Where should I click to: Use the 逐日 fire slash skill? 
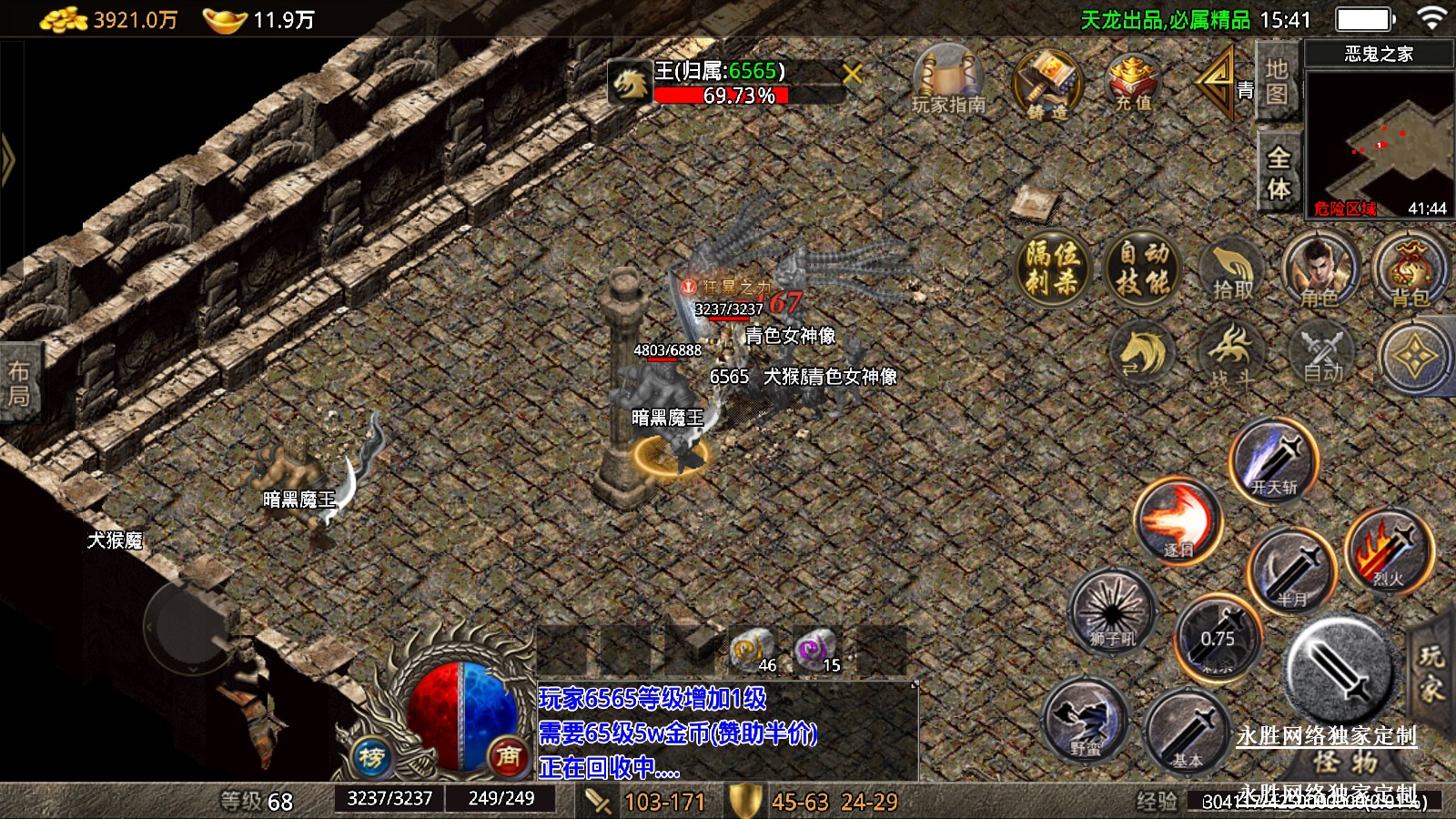pos(1178,522)
